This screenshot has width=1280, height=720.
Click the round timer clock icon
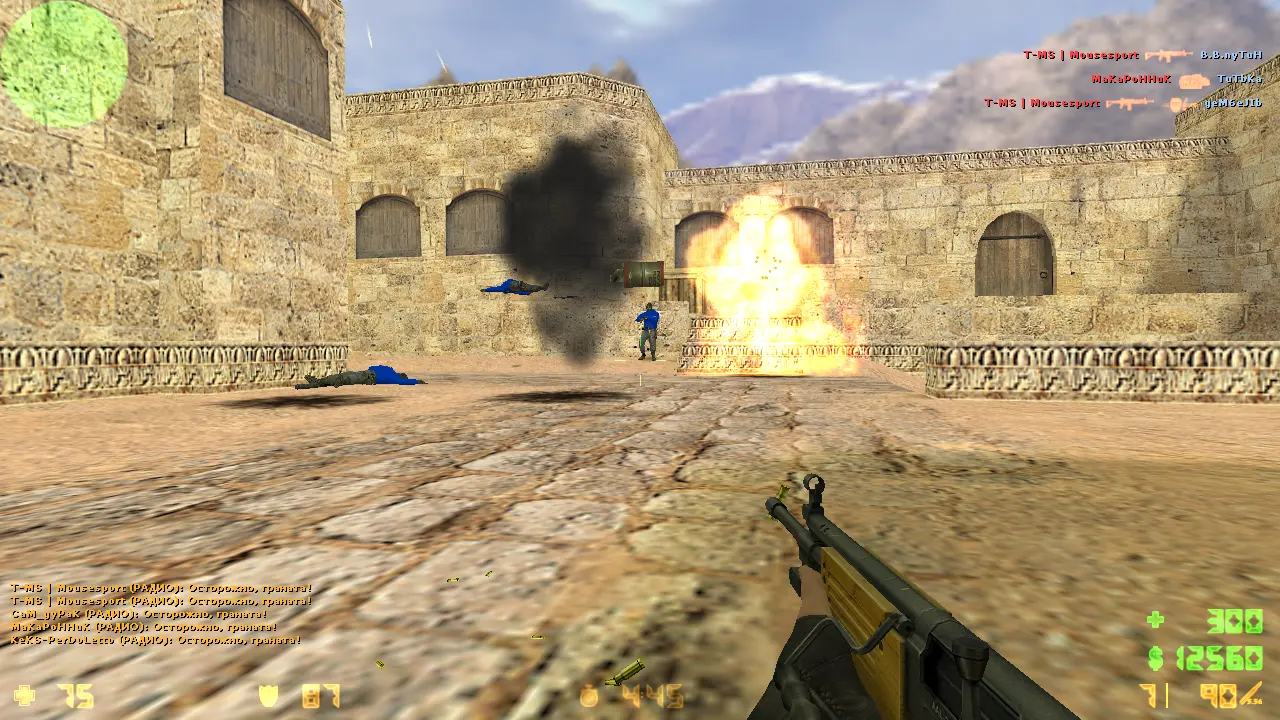tap(590, 694)
